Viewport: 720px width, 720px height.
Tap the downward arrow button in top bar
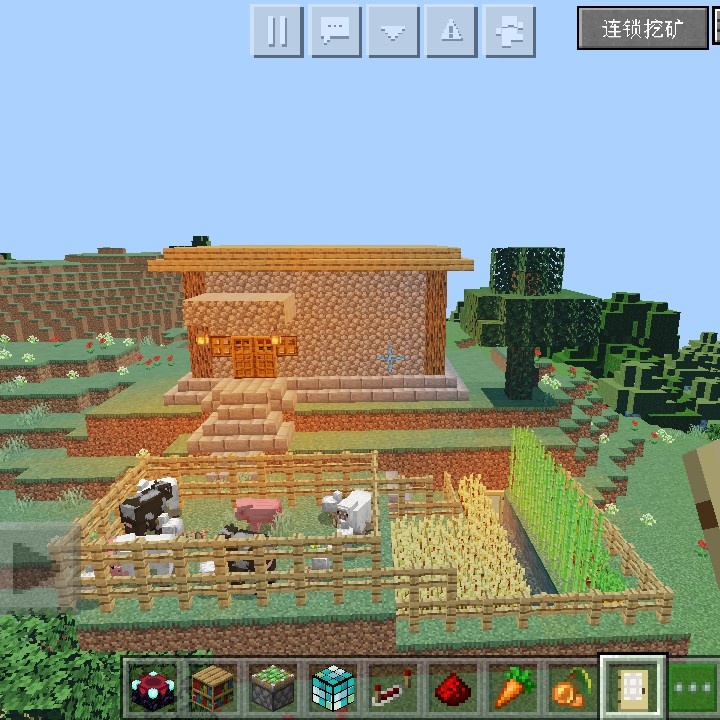[x=393, y=31]
